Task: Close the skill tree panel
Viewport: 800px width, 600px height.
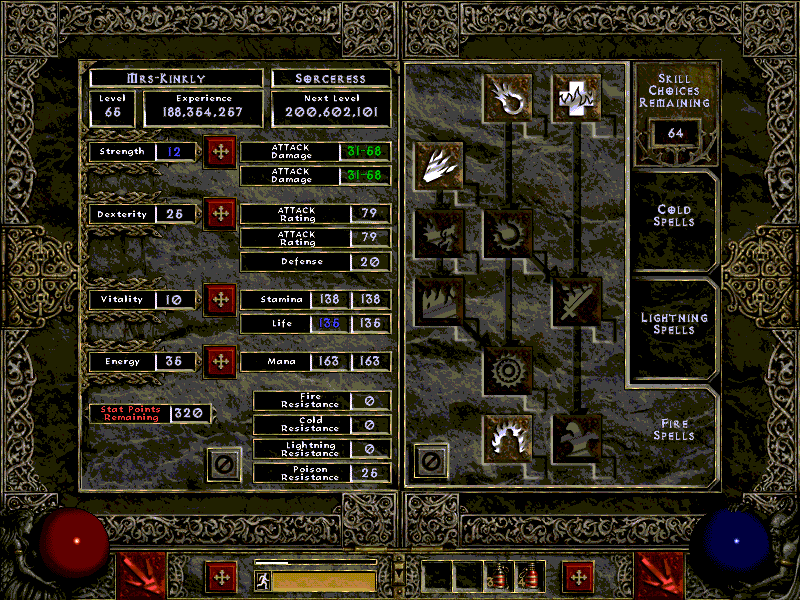Action: click(431, 461)
